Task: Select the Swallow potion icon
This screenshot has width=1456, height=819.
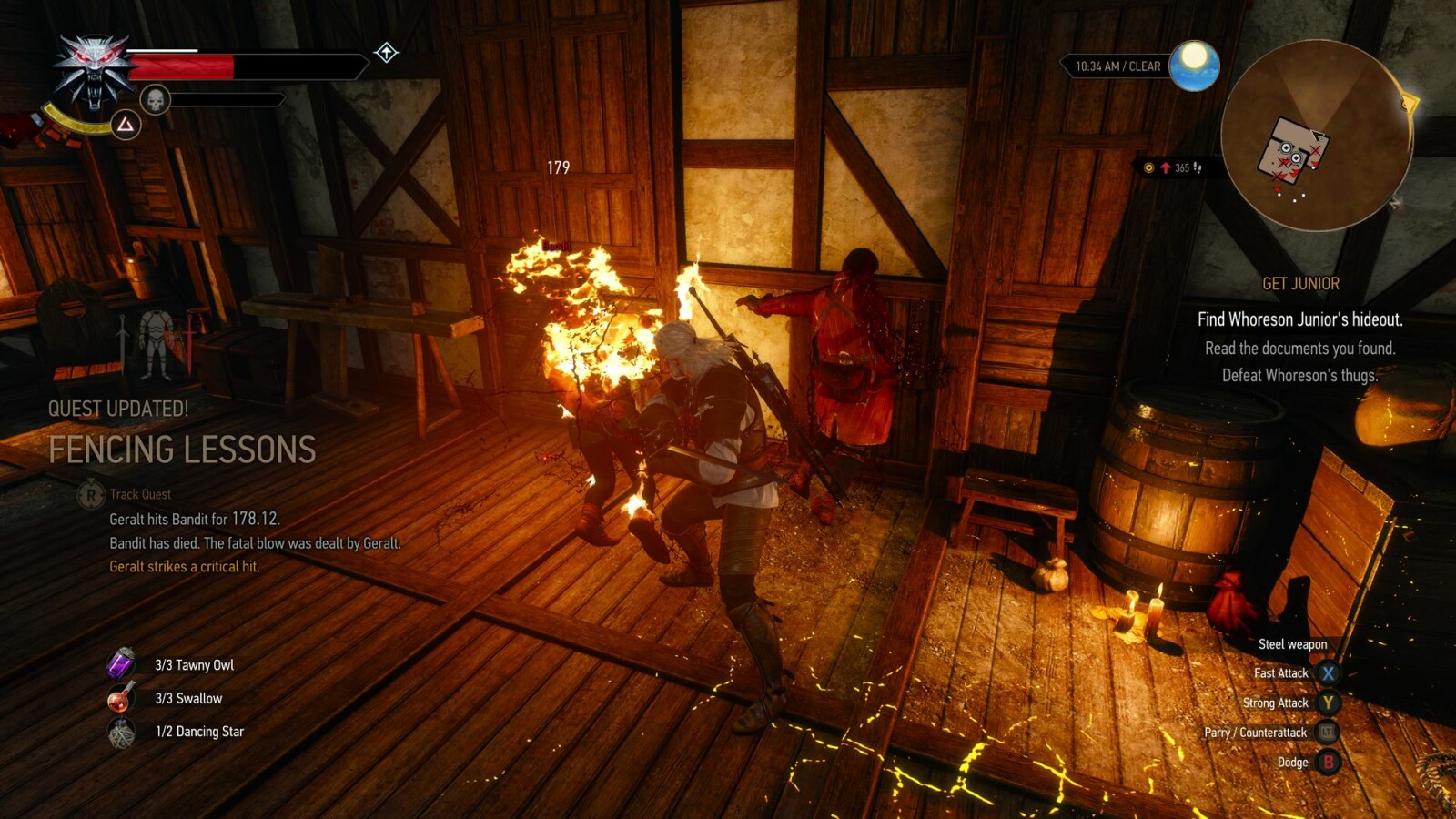Action: (119, 698)
